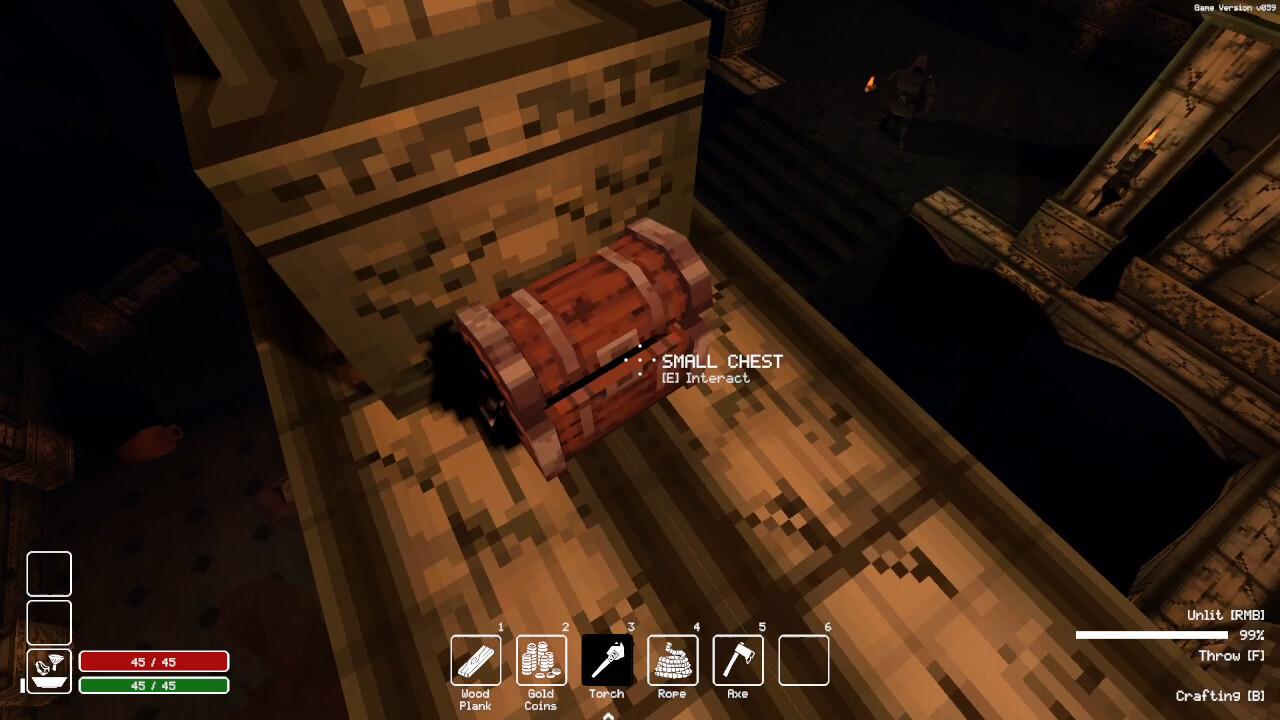
Task: Activate the highlighted Torch selection
Action: tap(607, 659)
